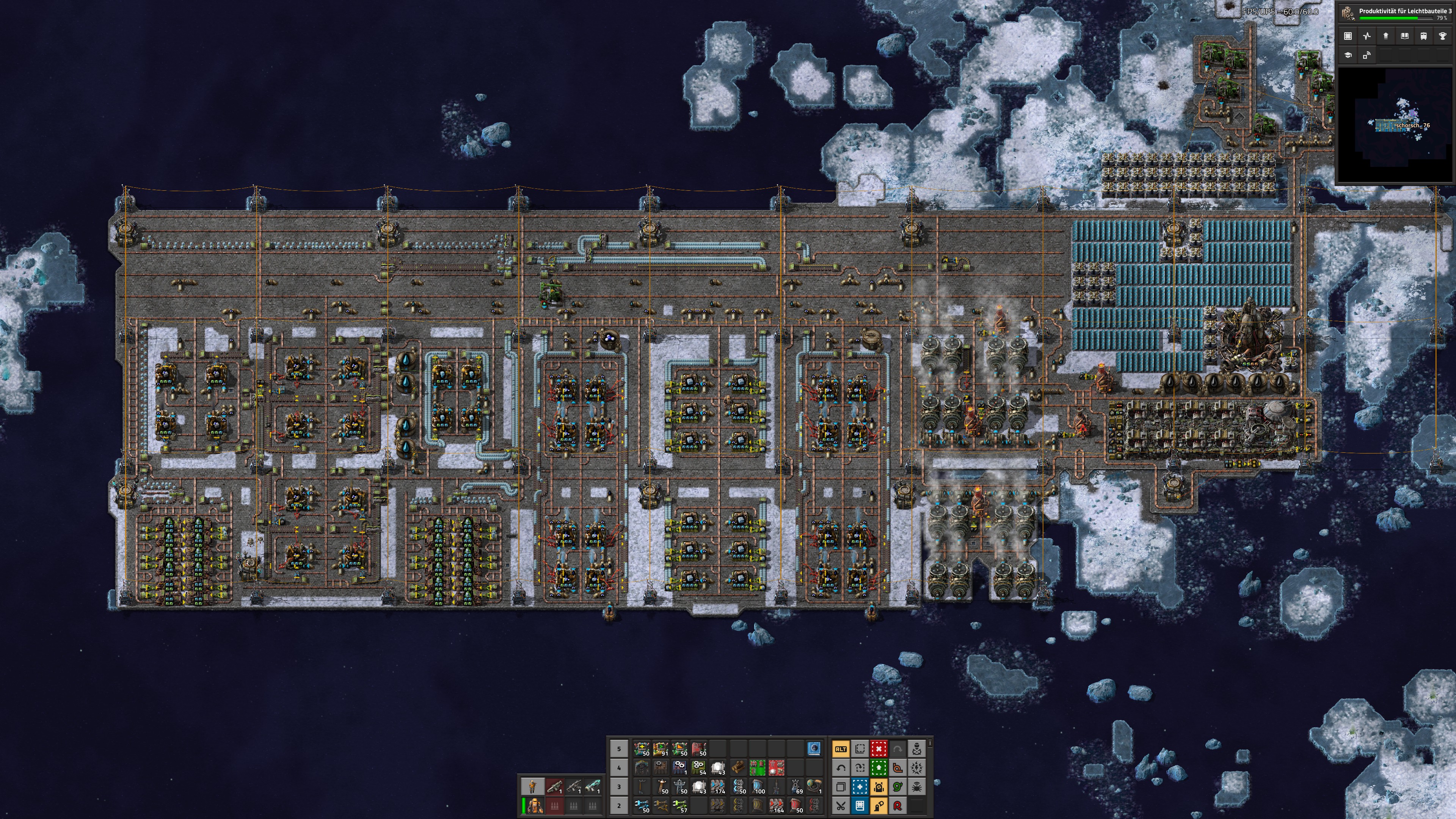Open the train overview button
The image size is (1456, 819).
(x=1423, y=36)
